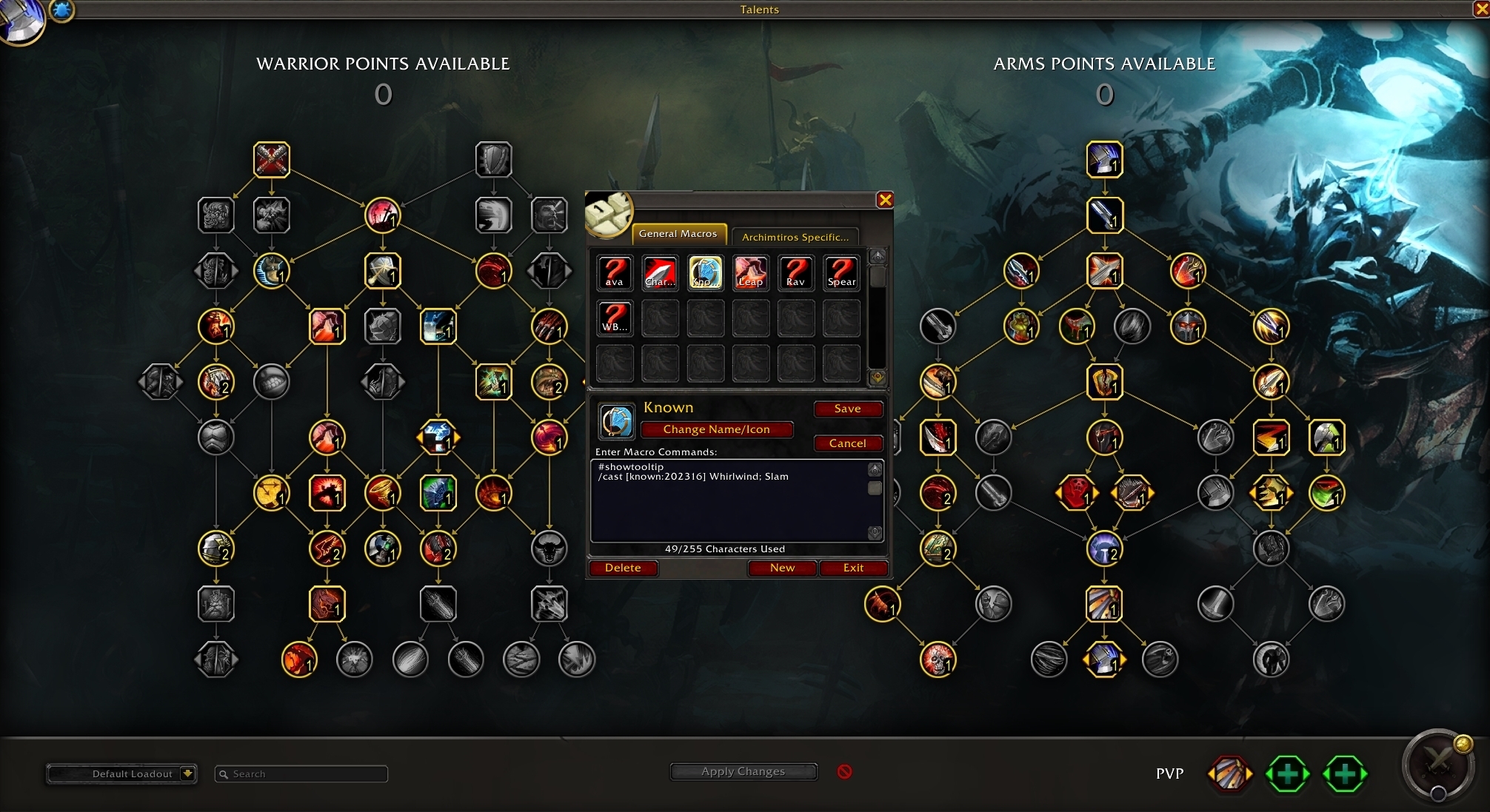Click the Apply Changes button
Image resolution: width=1490 pixels, height=812 pixels.
click(x=743, y=771)
